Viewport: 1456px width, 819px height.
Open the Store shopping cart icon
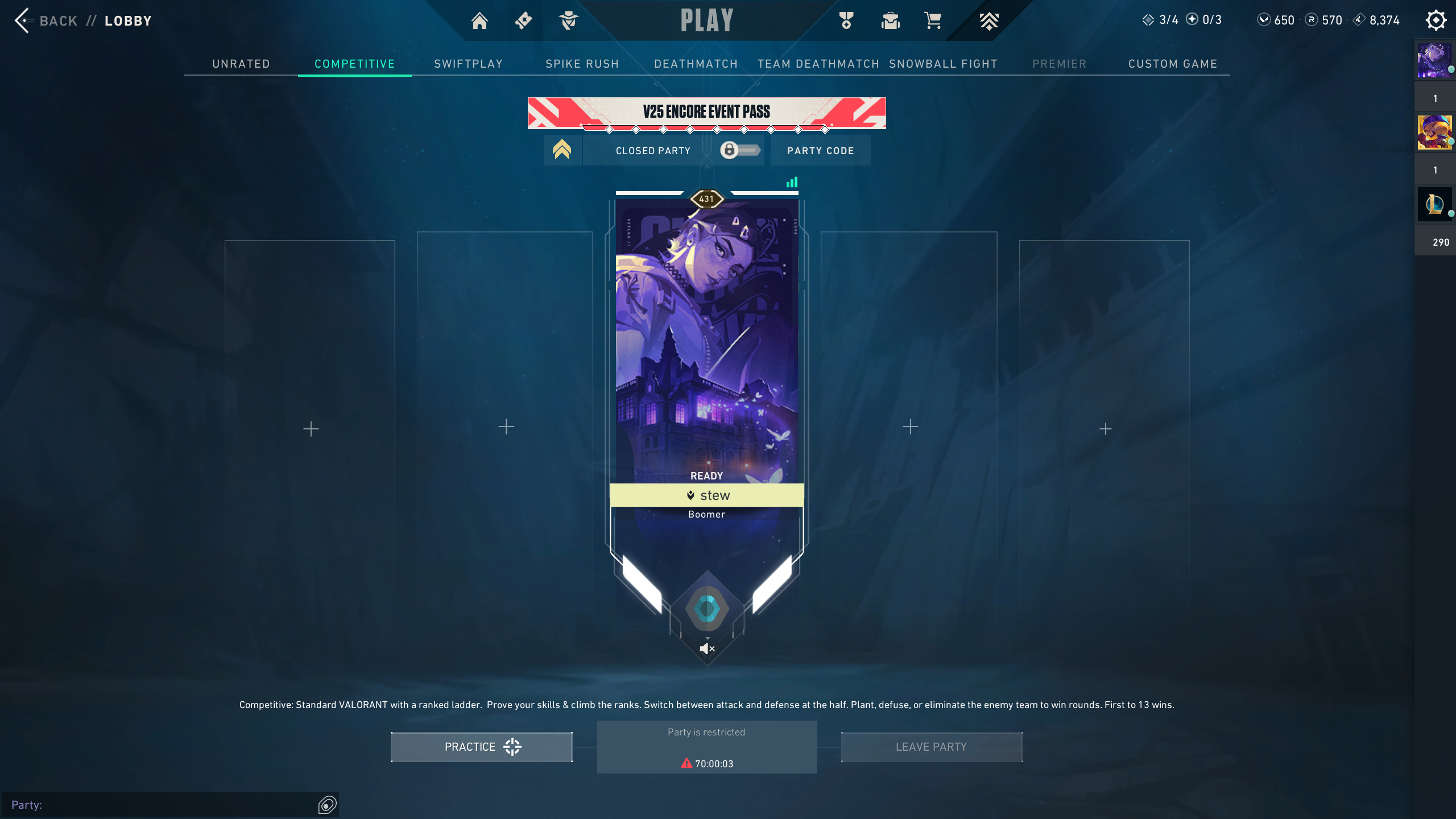click(x=932, y=20)
